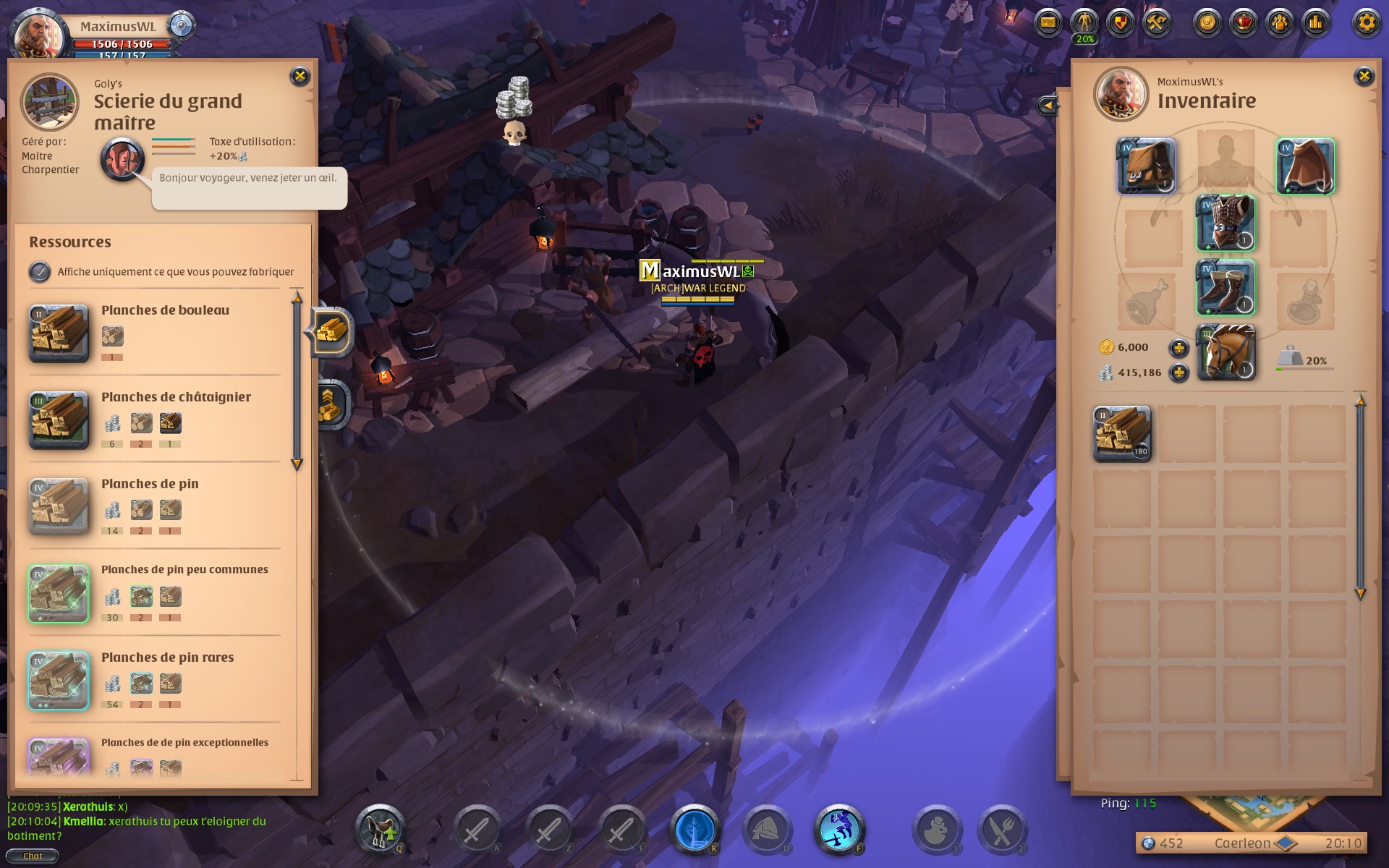
Task: Open the settings gear icon
Action: click(1366, 22)
